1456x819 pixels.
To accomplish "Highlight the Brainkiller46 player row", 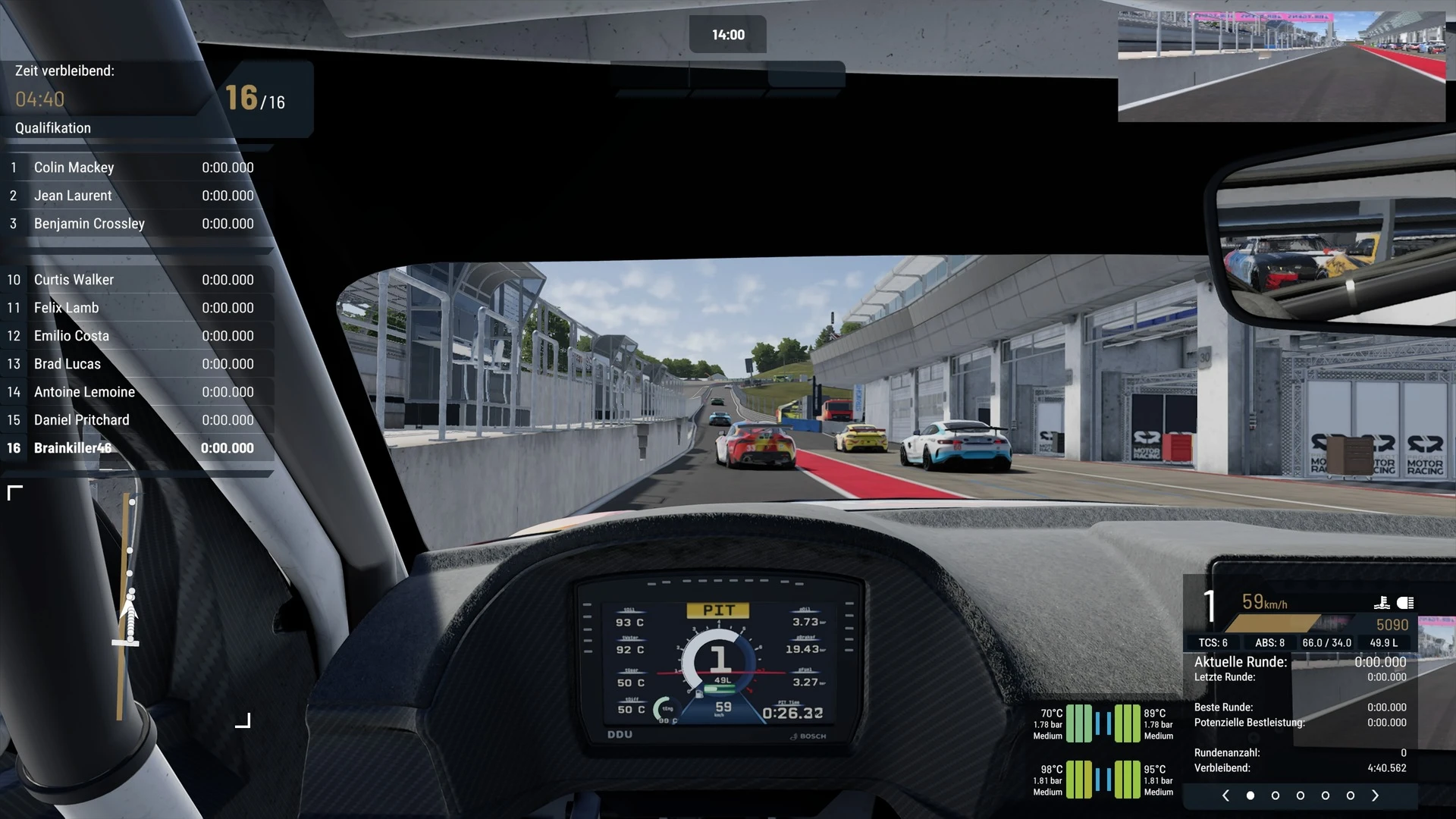I will 136,448.
